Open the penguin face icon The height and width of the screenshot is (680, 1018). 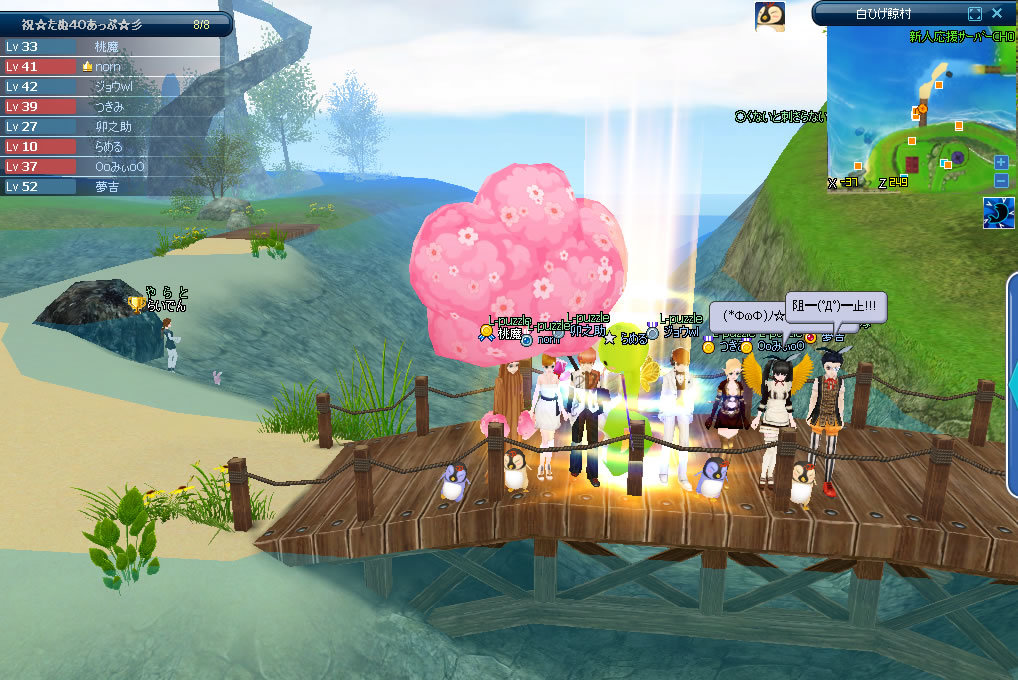coord(769,15)
